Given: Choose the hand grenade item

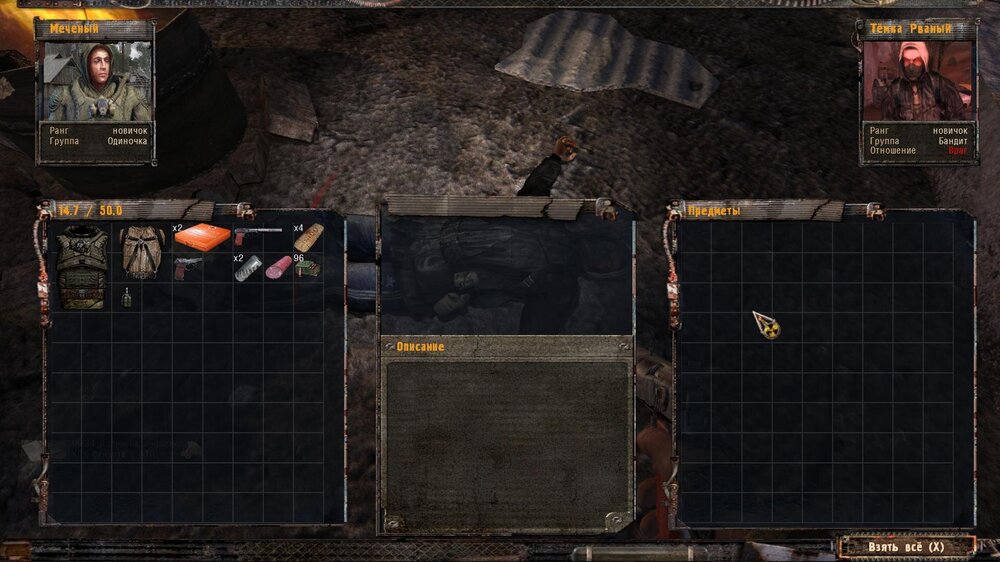Looking at the screenshot, I should click(x=127, y=297).
